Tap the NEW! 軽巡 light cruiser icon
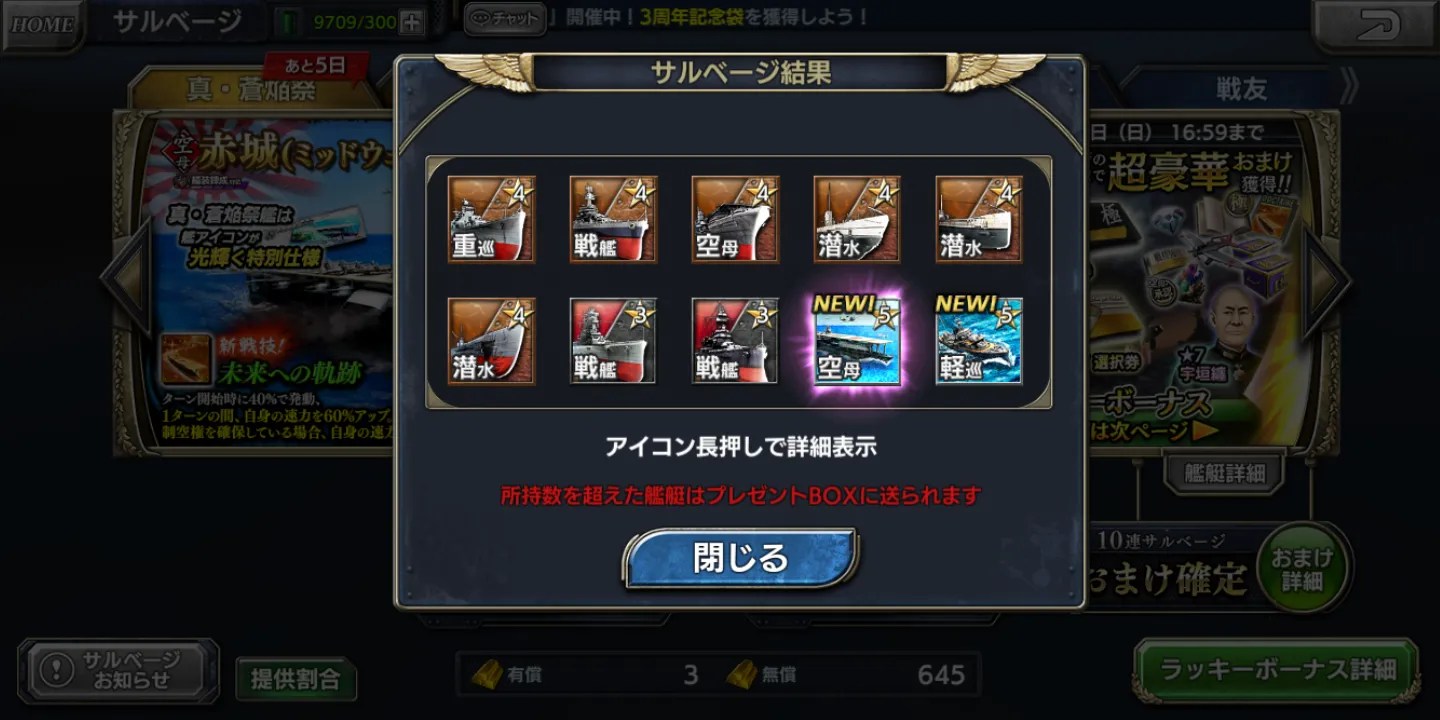Image resolution: width=1440 pixels, height=720 pixels. pyautogui.click(x=978, y=340)
